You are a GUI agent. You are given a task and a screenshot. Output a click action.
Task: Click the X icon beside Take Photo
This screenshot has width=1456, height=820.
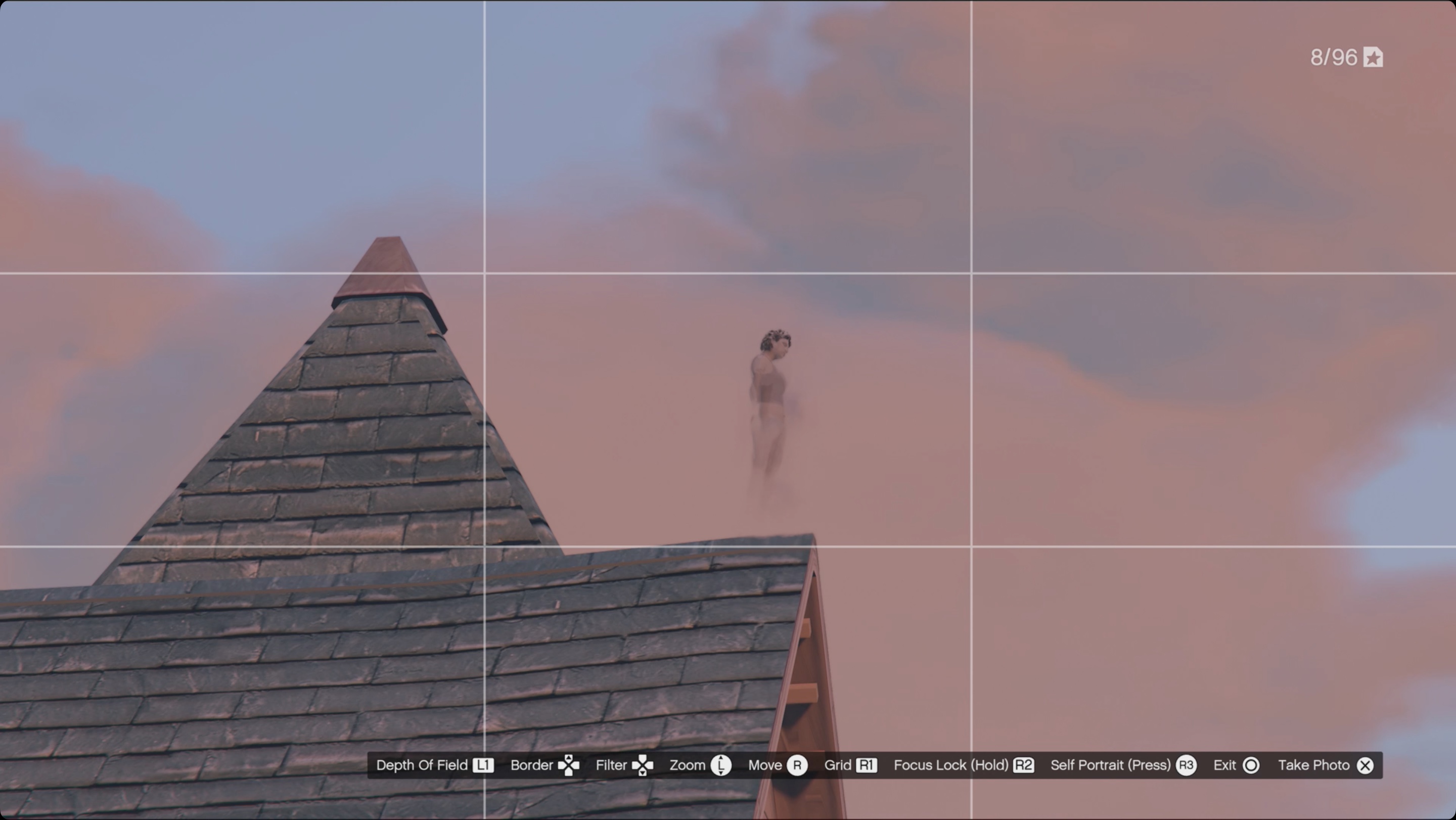(1365, 765)
